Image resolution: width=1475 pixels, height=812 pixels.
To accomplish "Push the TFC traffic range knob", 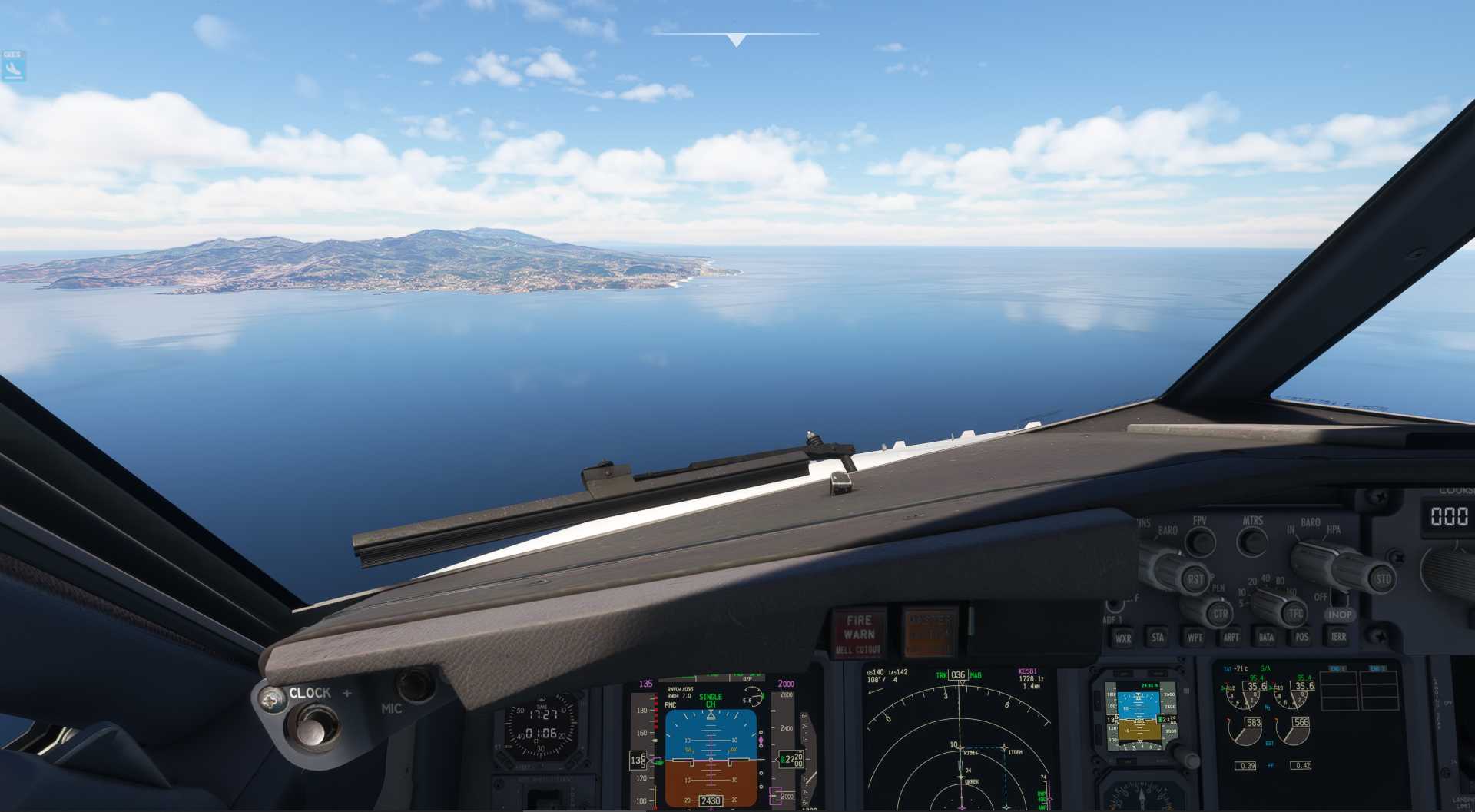I will pyautogui.click(x=1294, y=613).
